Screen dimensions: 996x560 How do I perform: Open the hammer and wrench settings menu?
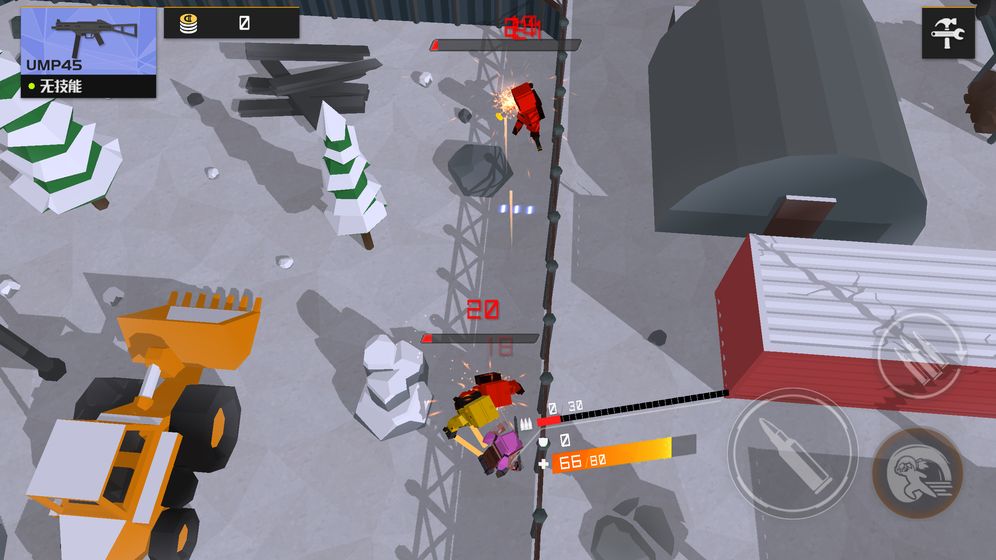tap(947, 34)
